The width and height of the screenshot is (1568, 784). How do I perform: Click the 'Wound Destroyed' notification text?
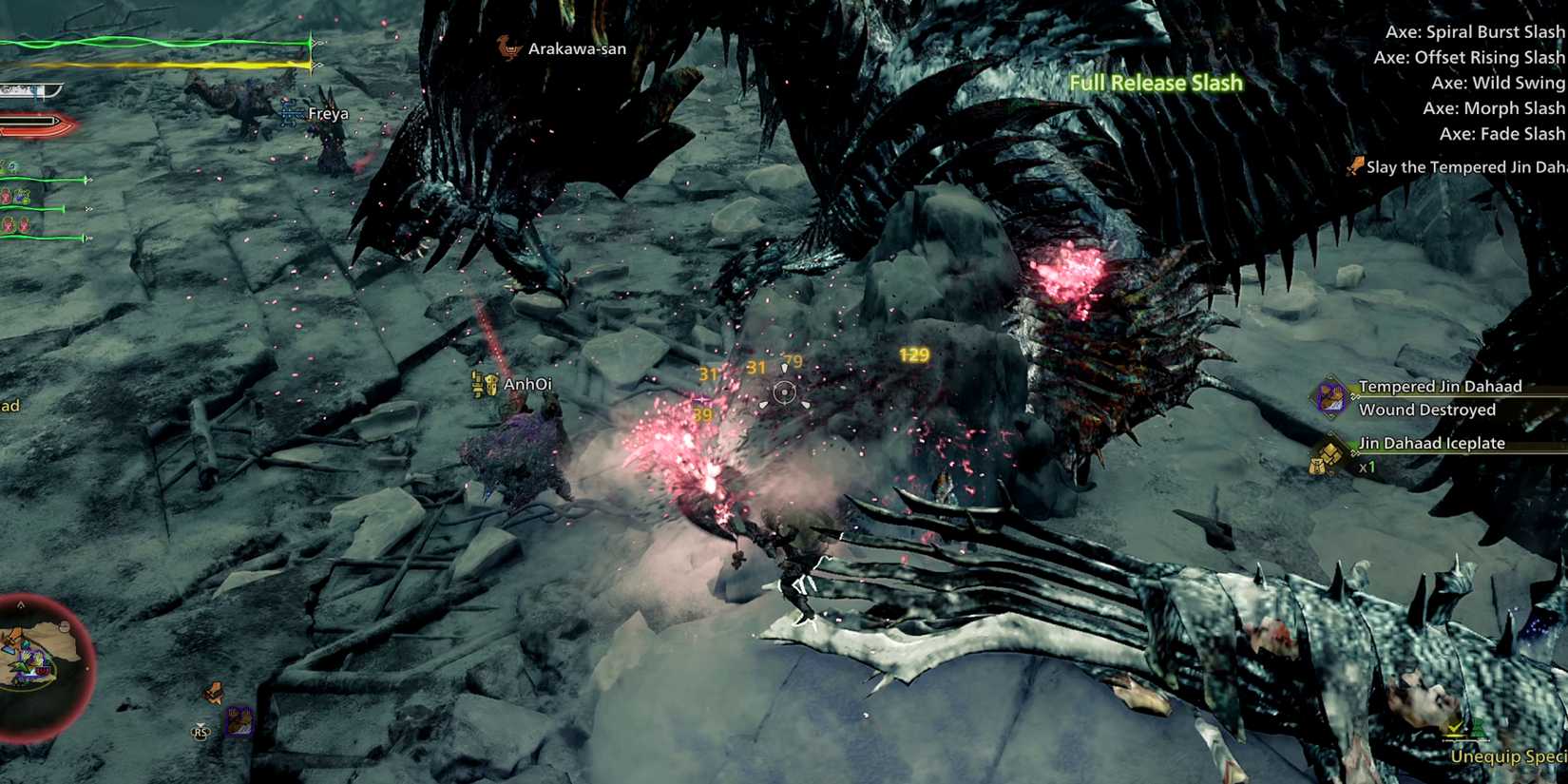point(1427,409)
